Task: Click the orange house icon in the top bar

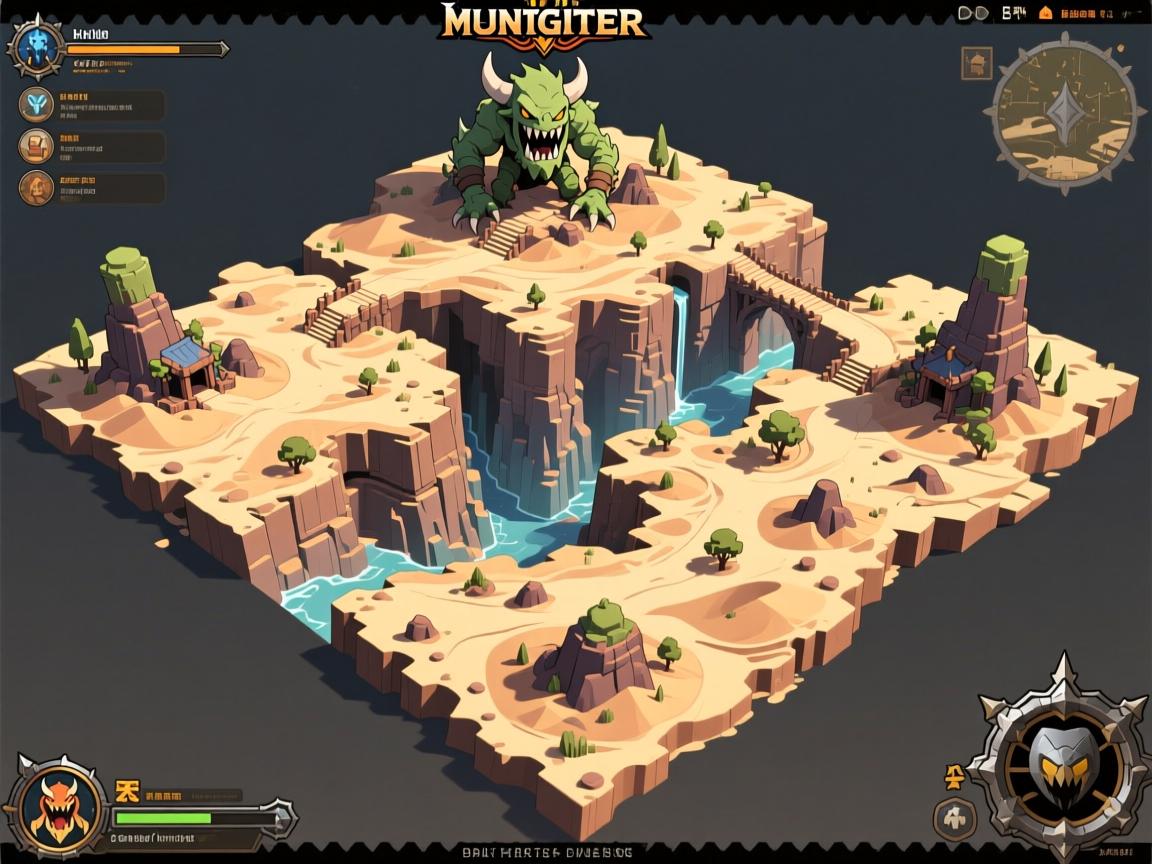Action: (1046, 13)
